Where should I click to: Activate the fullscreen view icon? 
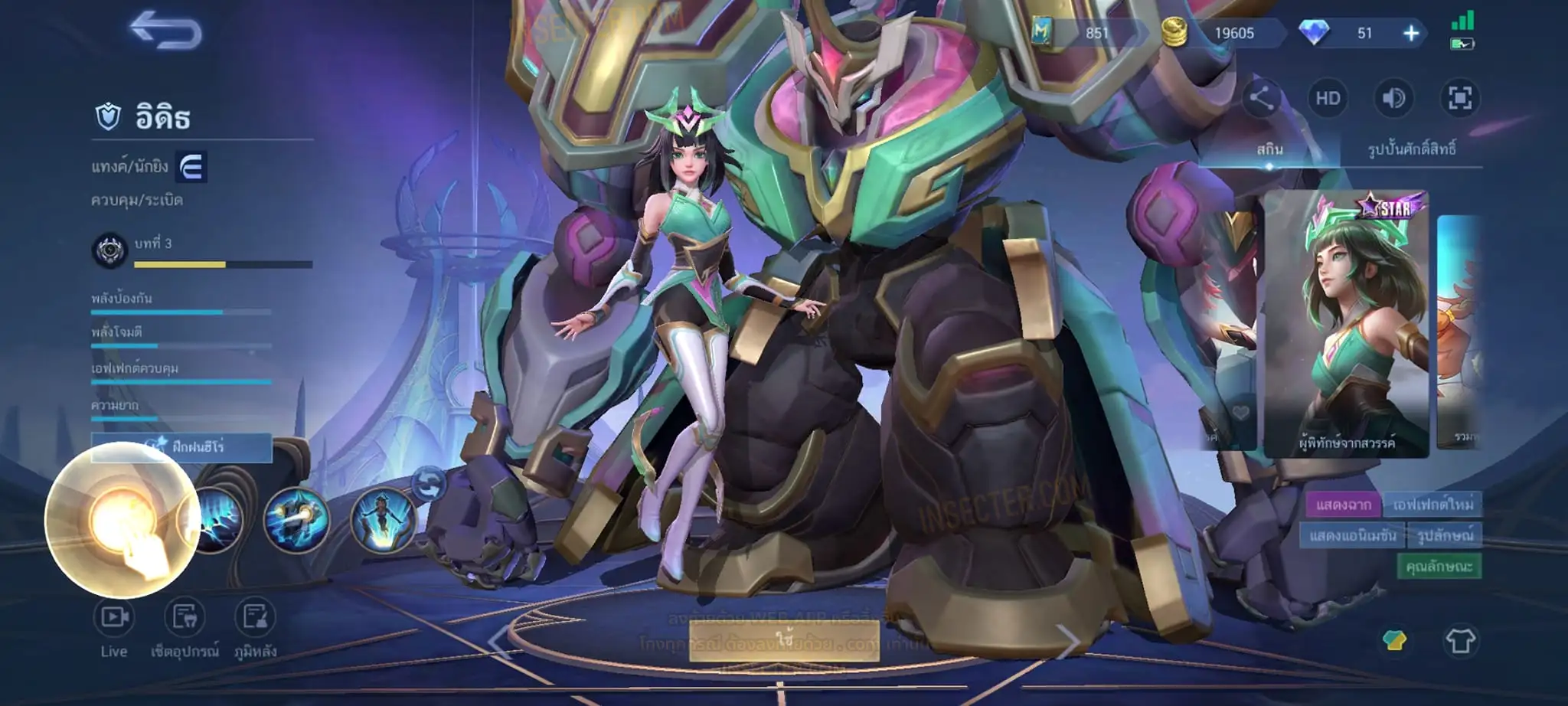(x=1459, y=99)
